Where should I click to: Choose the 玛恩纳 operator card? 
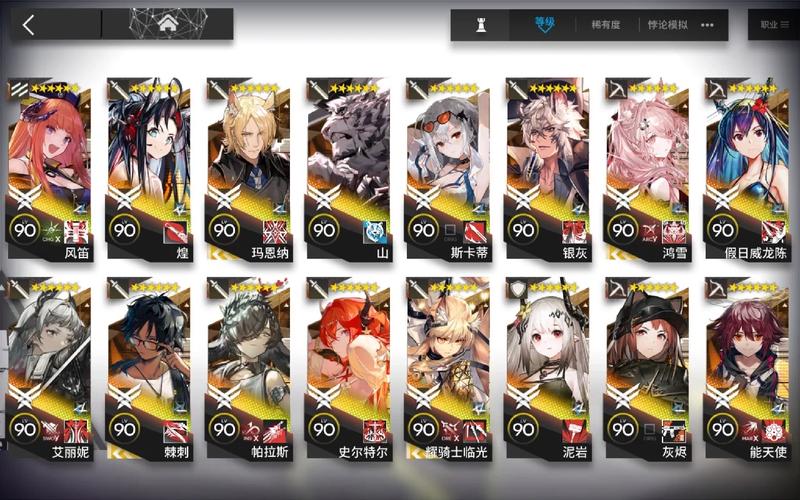pyautogui.click(x=248, y=165)
